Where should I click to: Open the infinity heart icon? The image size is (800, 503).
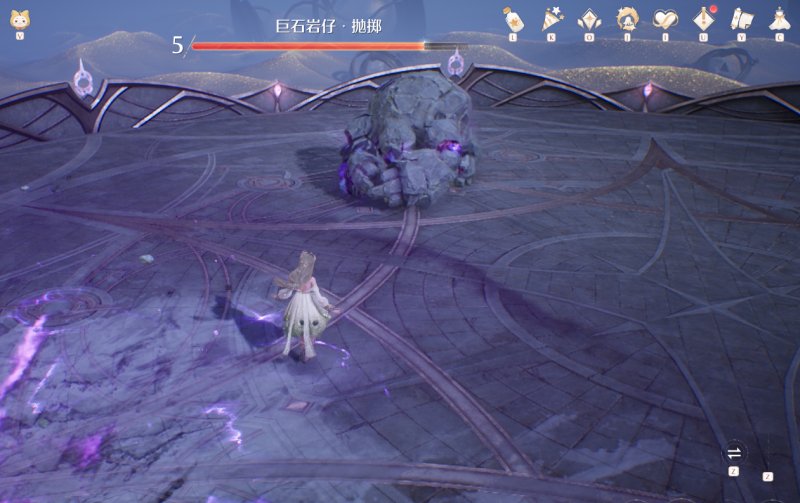tap(666, 20)
